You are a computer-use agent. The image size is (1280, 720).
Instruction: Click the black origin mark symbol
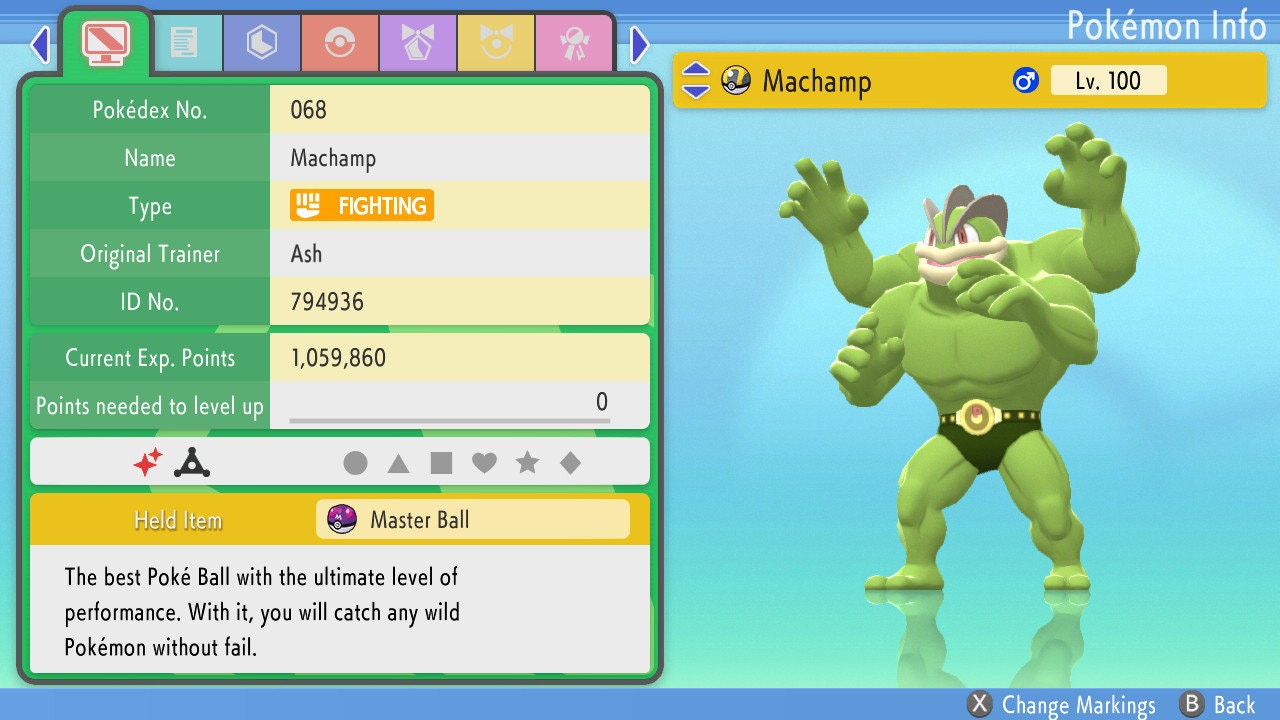pyautogui.click(x=190, y=461)
